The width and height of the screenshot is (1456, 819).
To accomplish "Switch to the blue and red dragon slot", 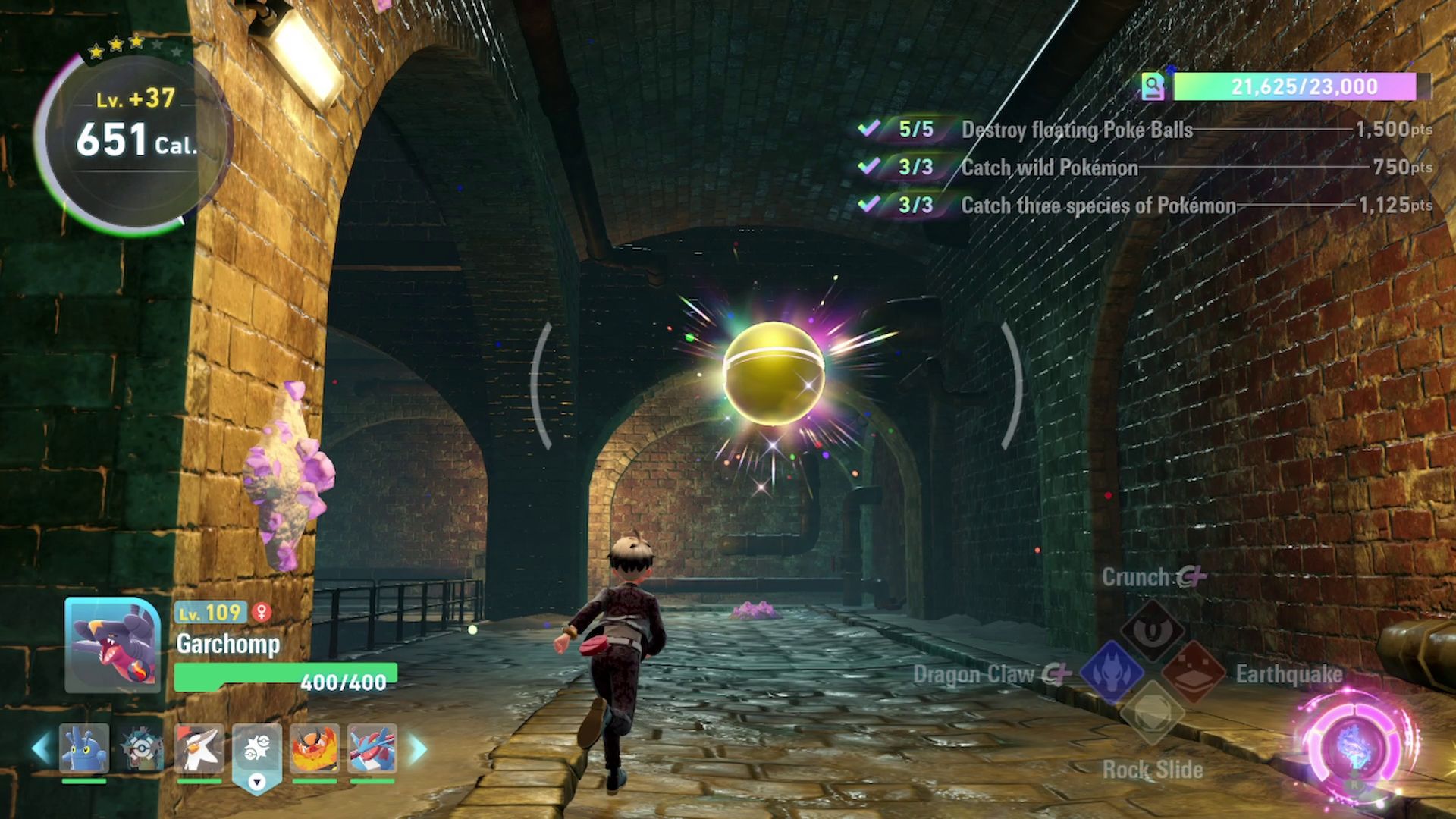I will pos(372,748).
